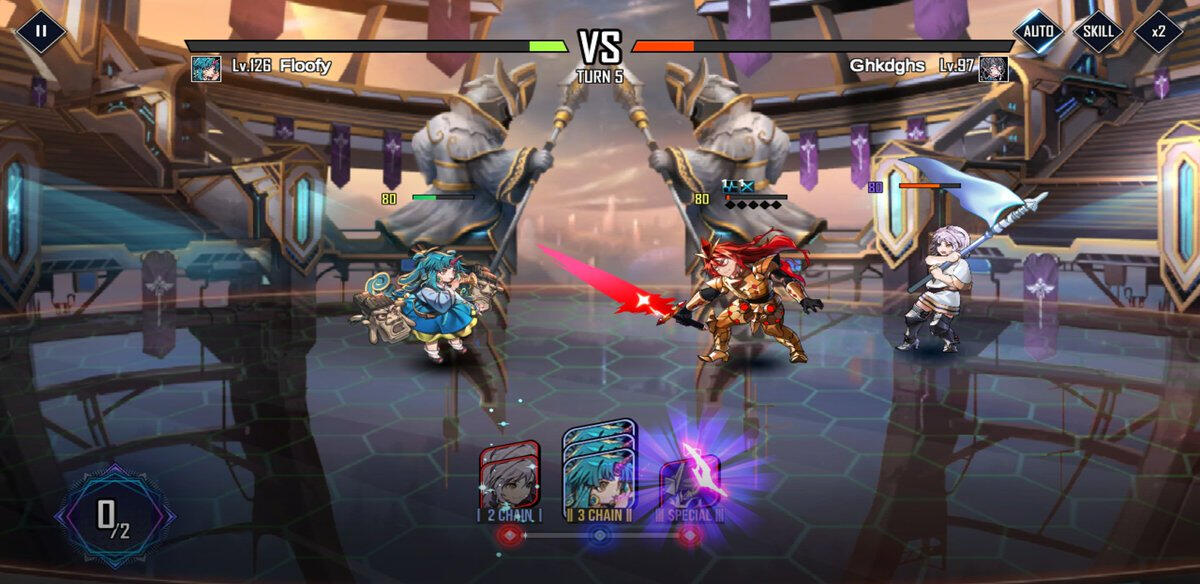Toggle the SKILL option
1200x584 pixels.
click(x=1098, y=31)
